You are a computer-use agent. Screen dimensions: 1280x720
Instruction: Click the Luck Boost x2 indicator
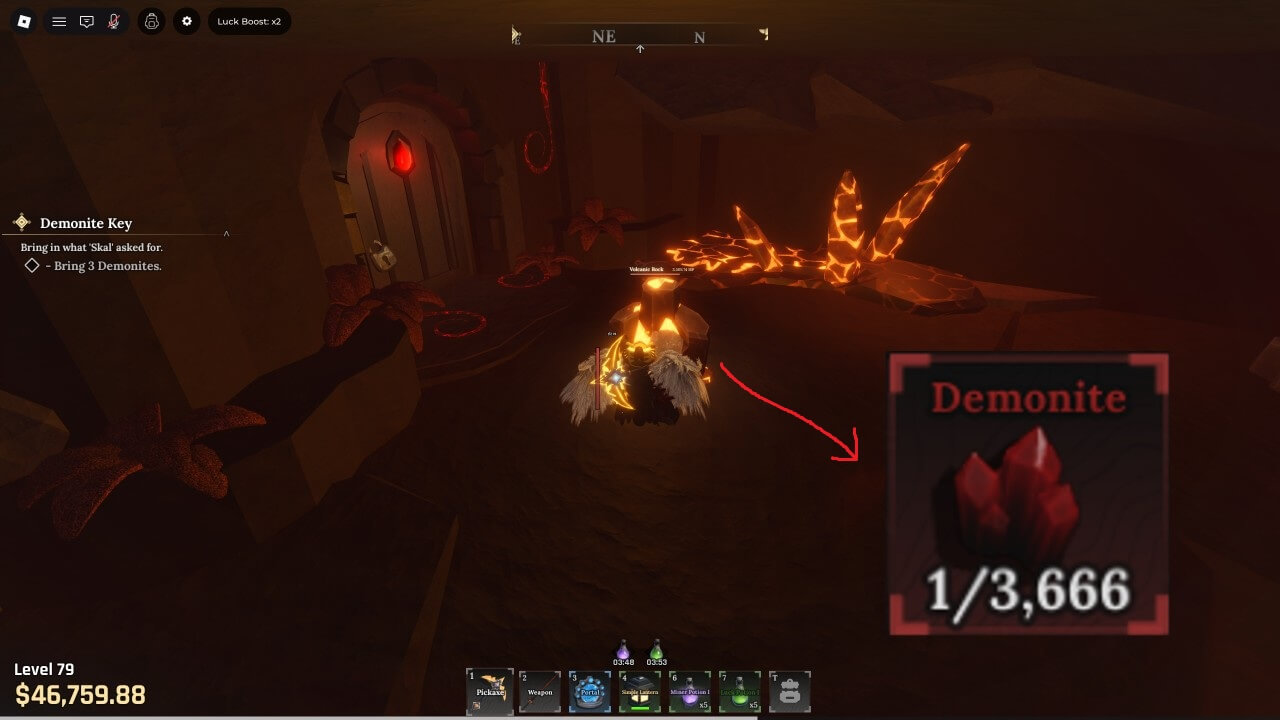tap(249, 21)
